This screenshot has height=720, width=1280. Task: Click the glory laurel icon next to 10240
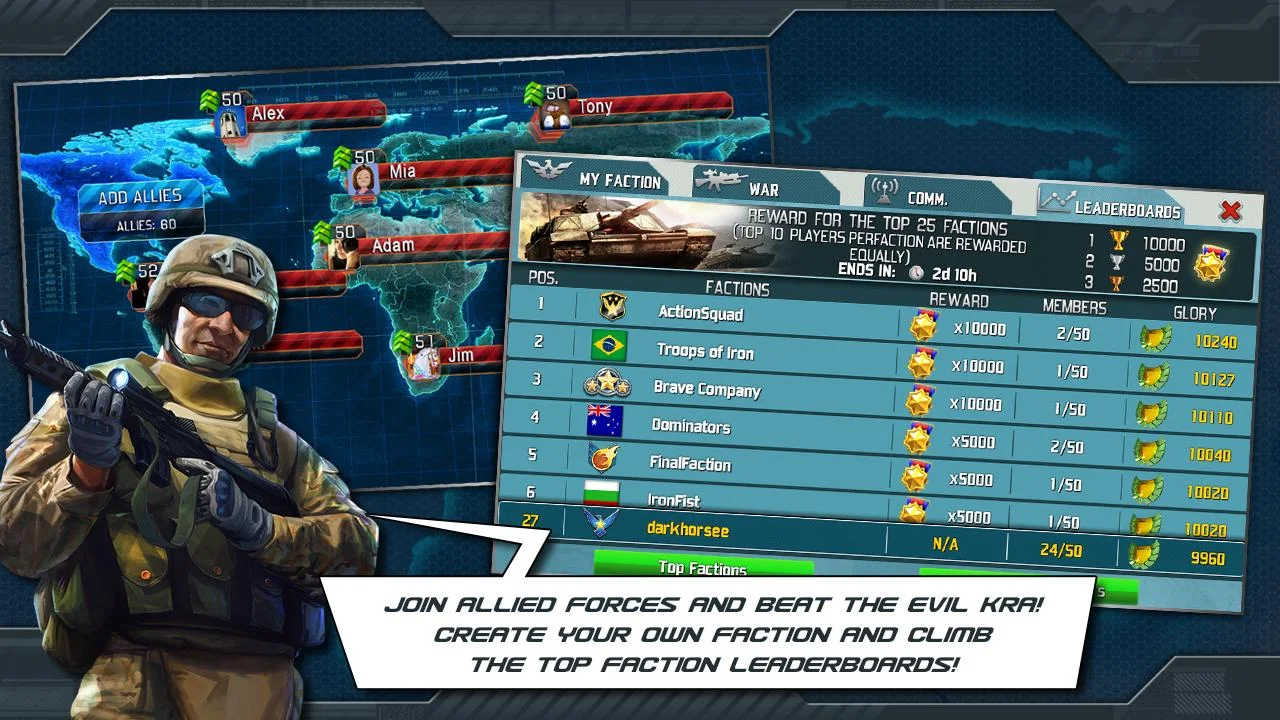click(1157, 339)
